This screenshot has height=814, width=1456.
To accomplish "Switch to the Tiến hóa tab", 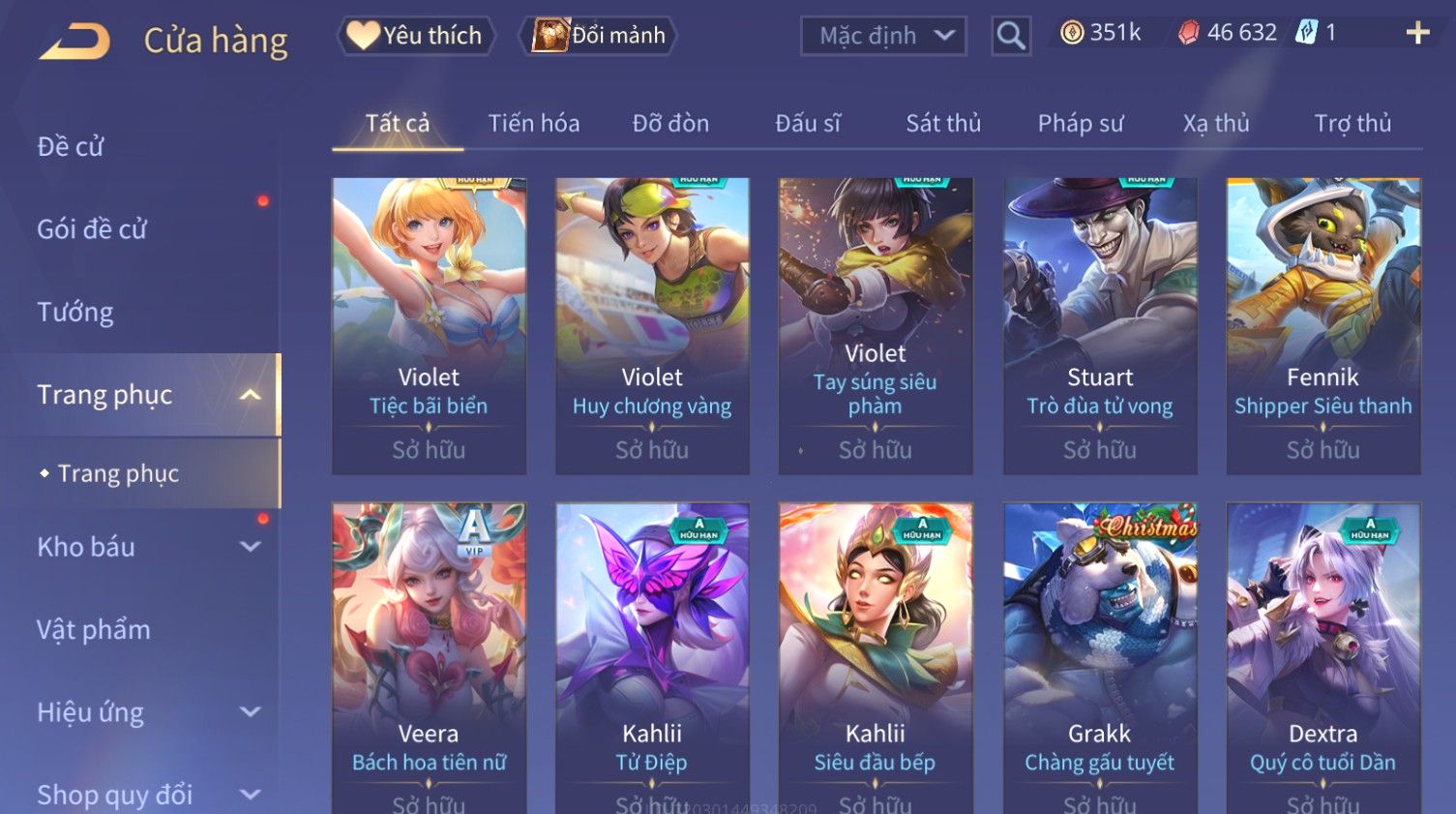I will pos(533,124).
